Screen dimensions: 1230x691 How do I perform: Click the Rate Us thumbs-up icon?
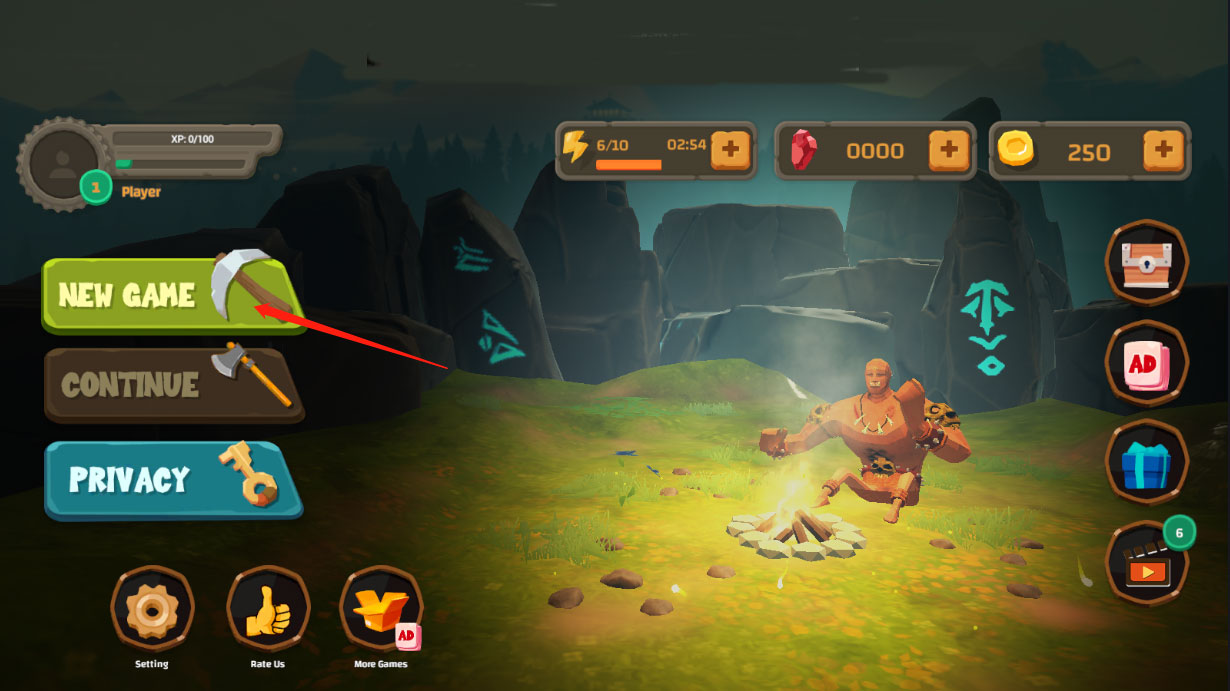pos(267,607)
